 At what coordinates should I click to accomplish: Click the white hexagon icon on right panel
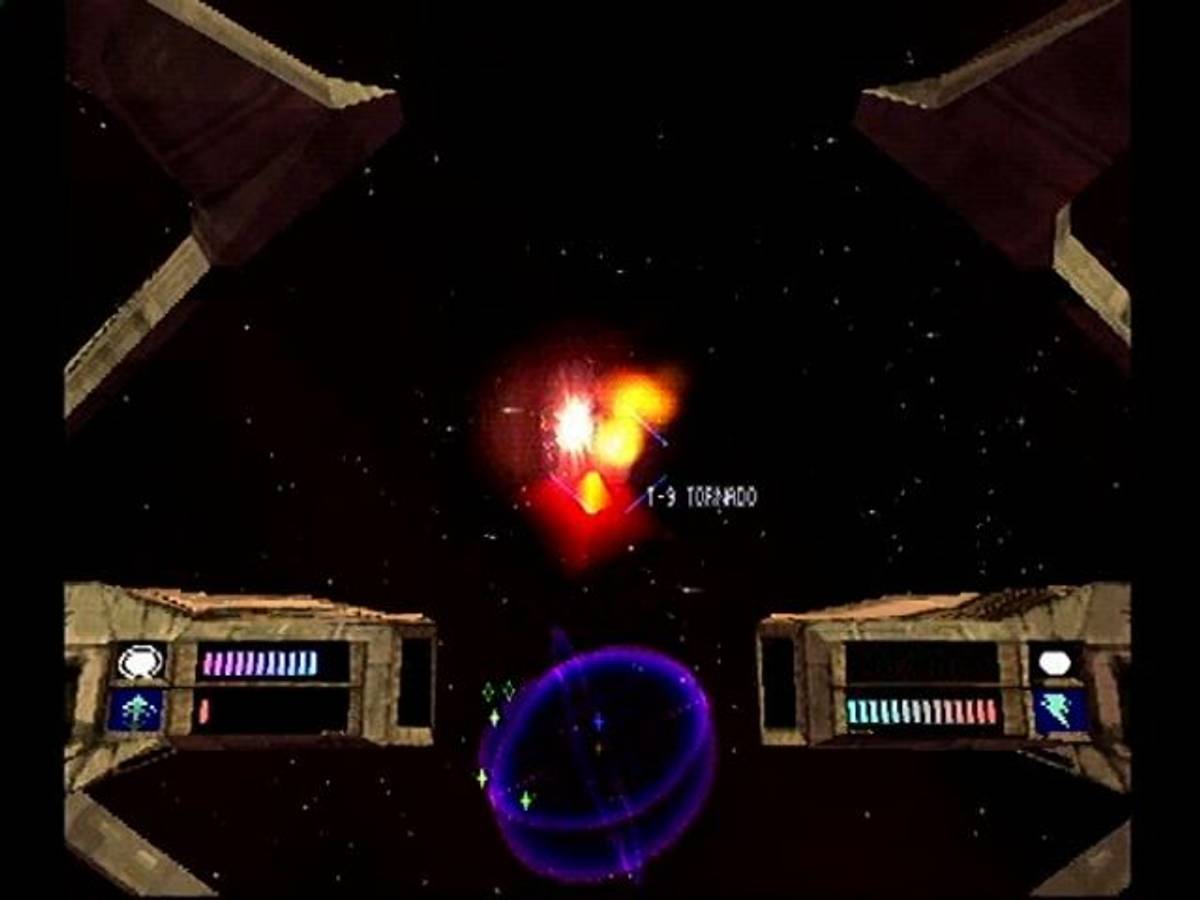(x=1056, y=662)
